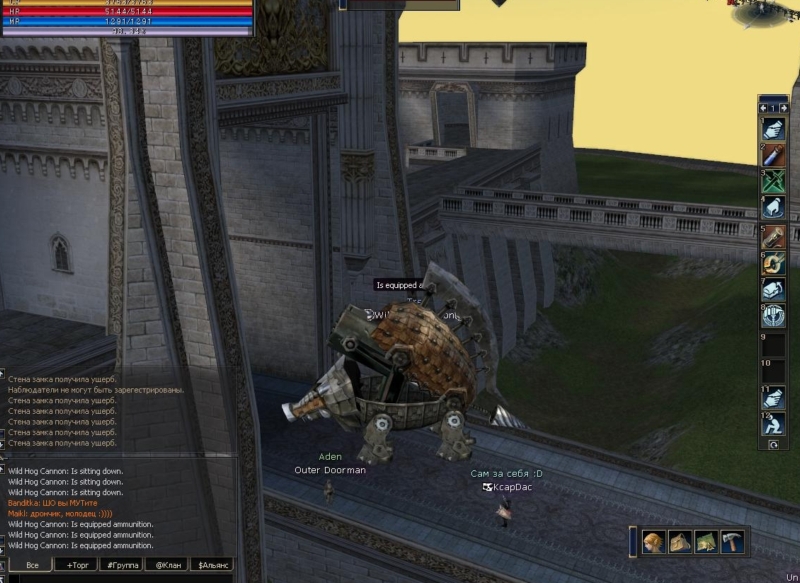Open the +Торг trade chat tab

point(77,566)
